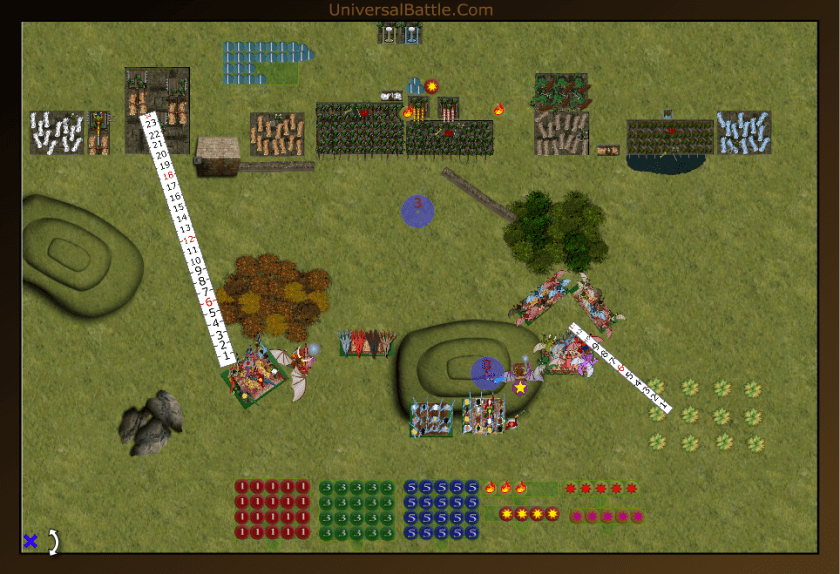
Task: Pick a red "1" counter from the token tray
Action: 242,487
